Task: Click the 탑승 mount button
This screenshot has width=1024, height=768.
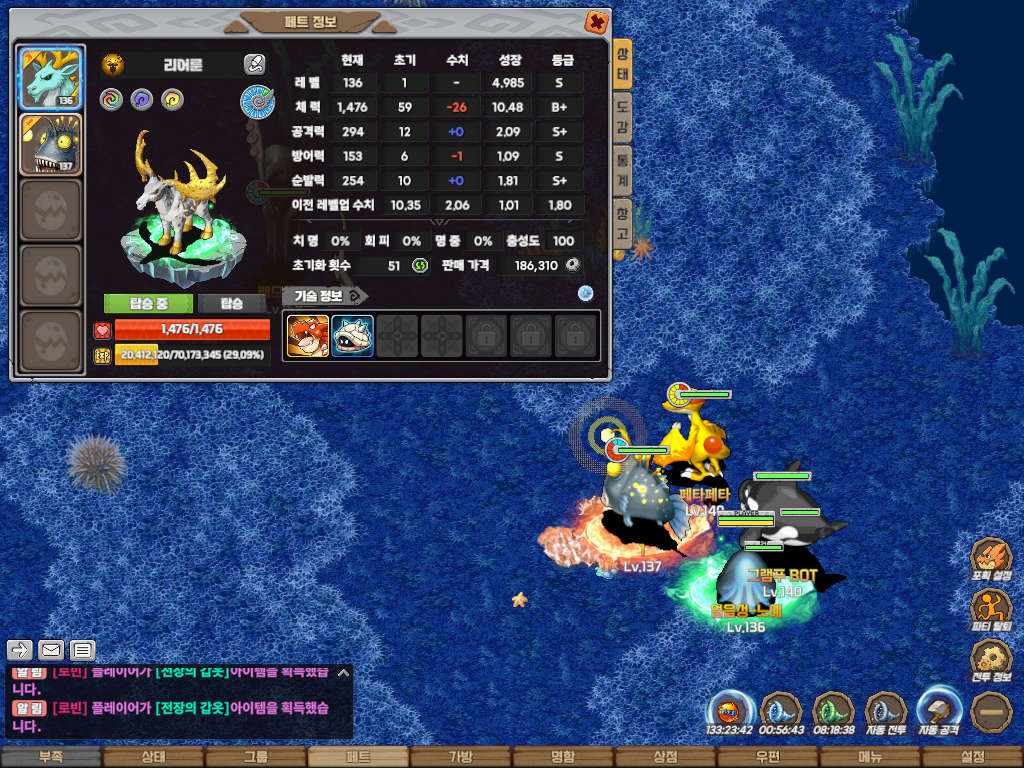Action: click(x=232, y=304)
